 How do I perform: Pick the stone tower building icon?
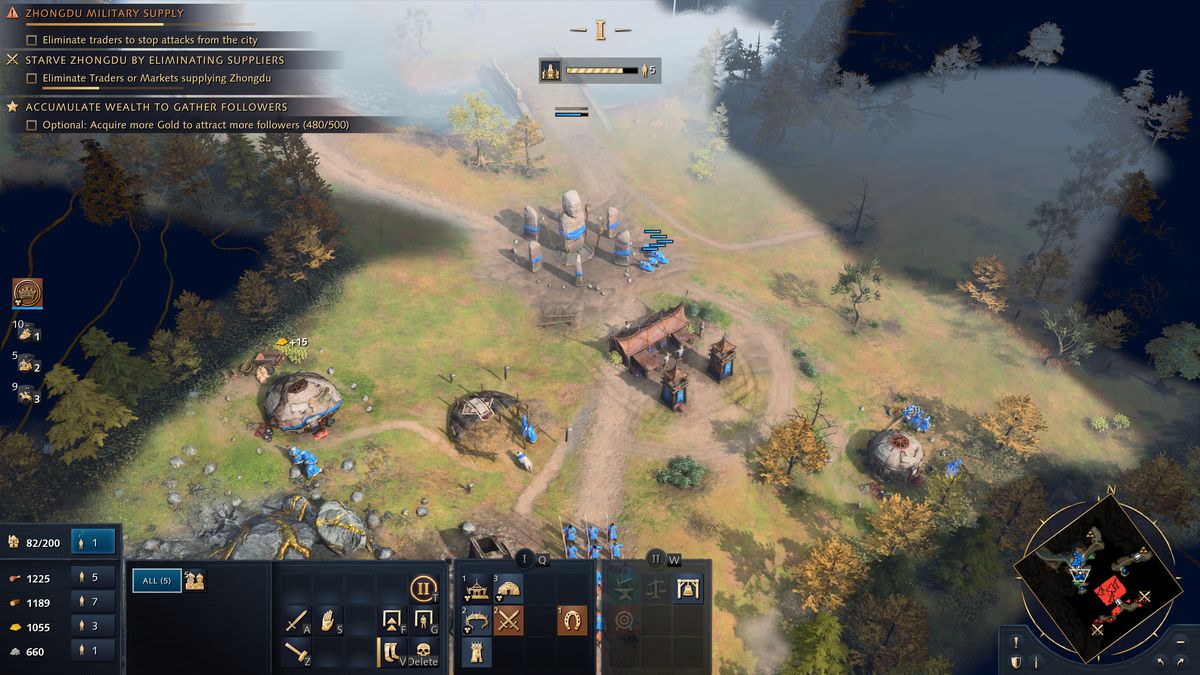[x=477, y=653]
